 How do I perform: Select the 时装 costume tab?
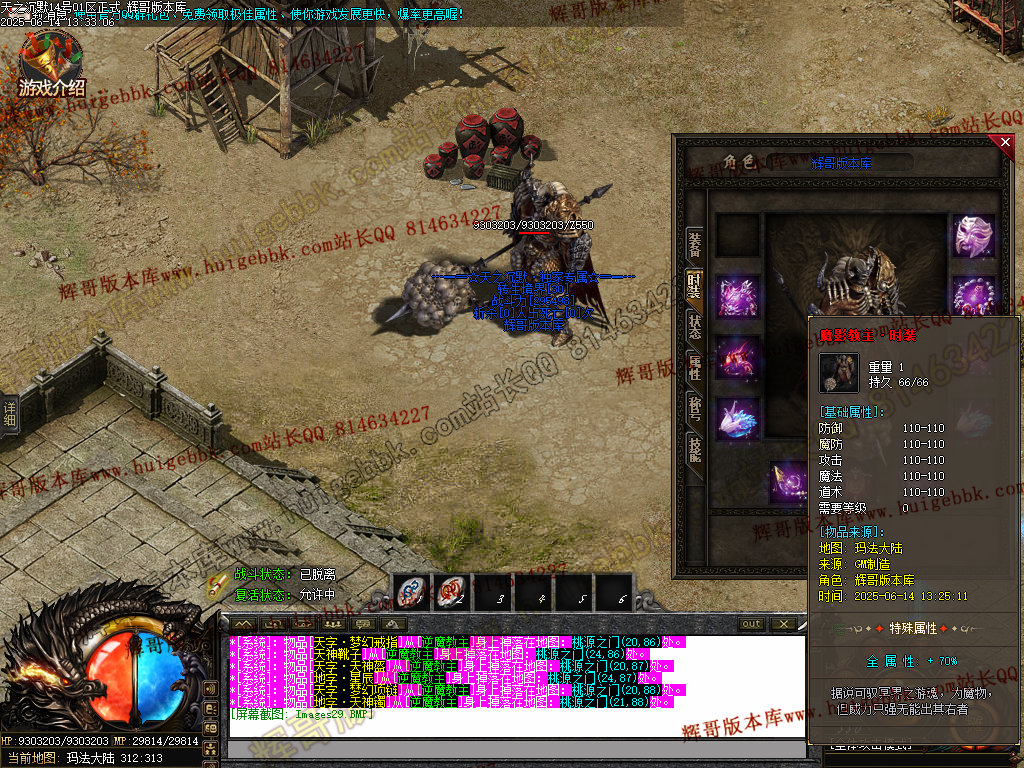pyautogui.click(x=694, y=285)
